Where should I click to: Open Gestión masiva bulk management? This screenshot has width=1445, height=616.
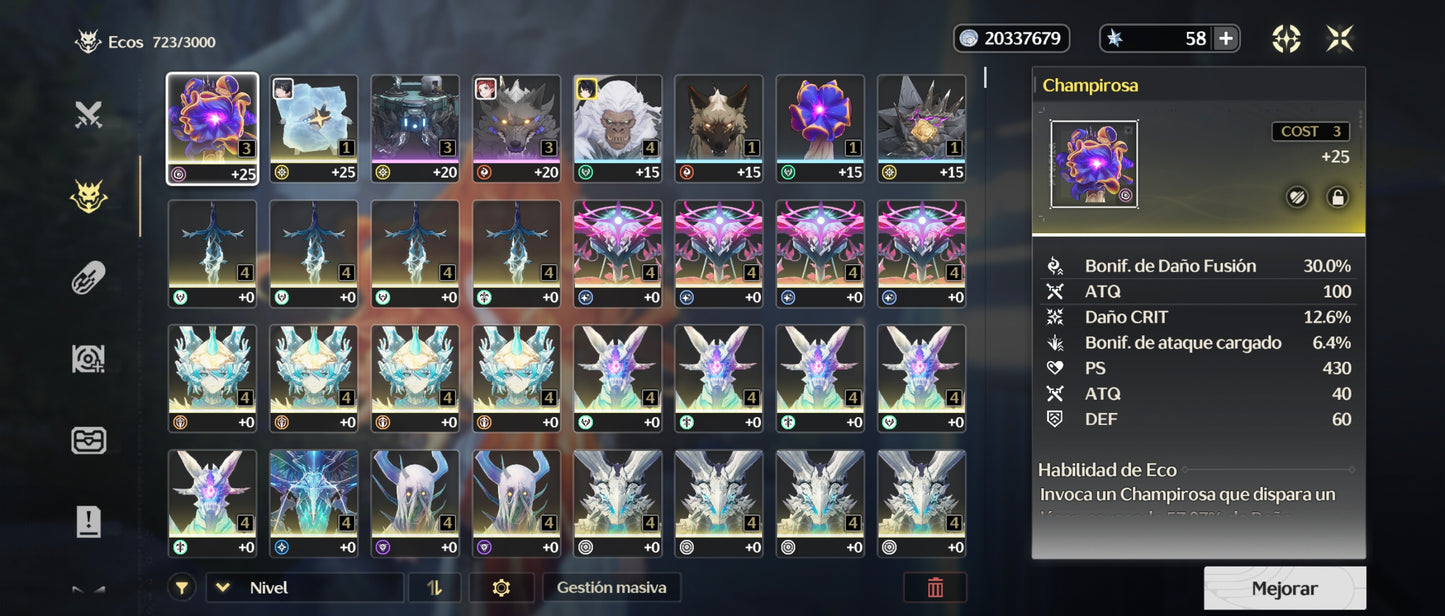pos(611,588)
